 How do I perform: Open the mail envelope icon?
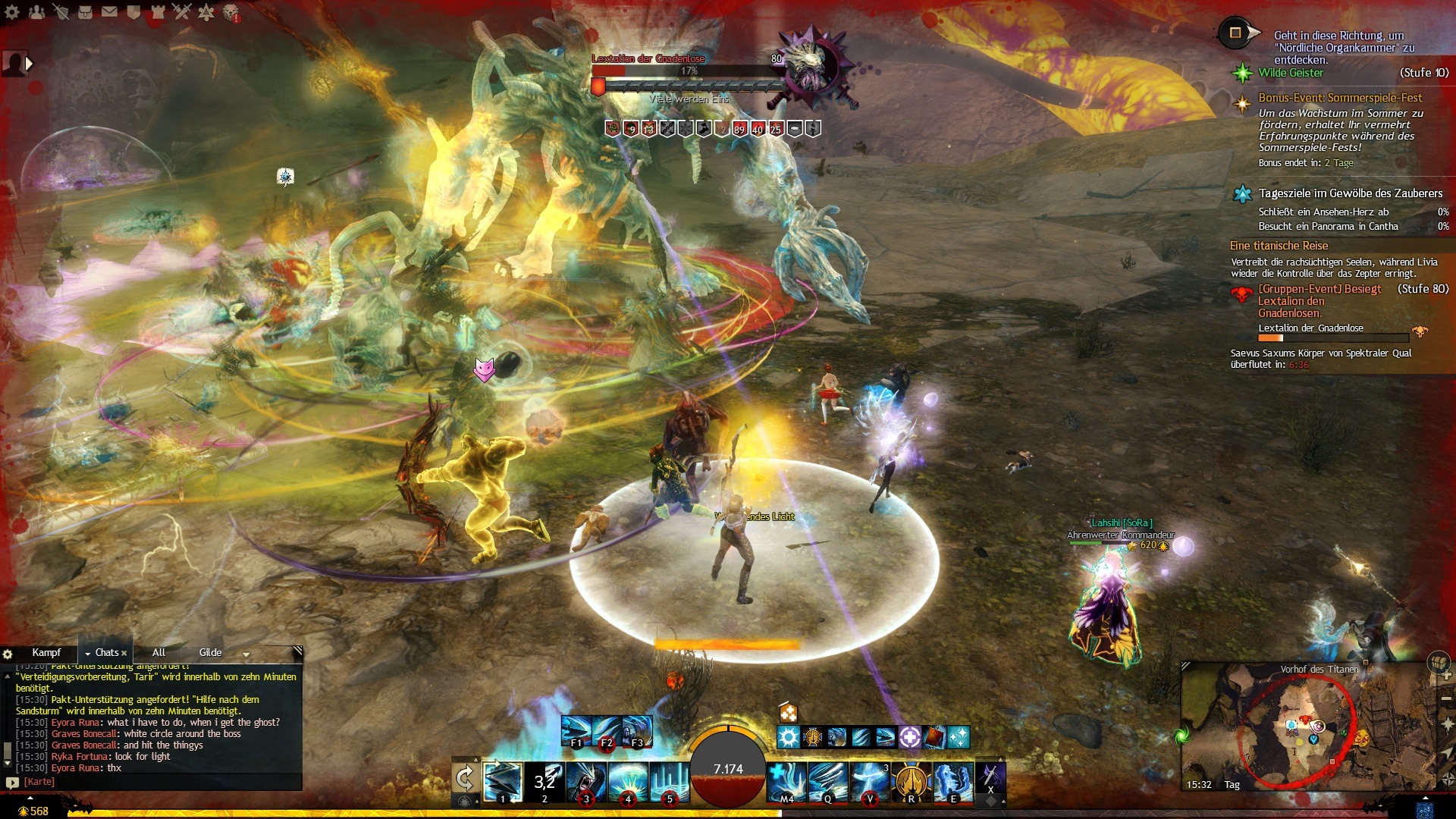(x=109, y=11)
